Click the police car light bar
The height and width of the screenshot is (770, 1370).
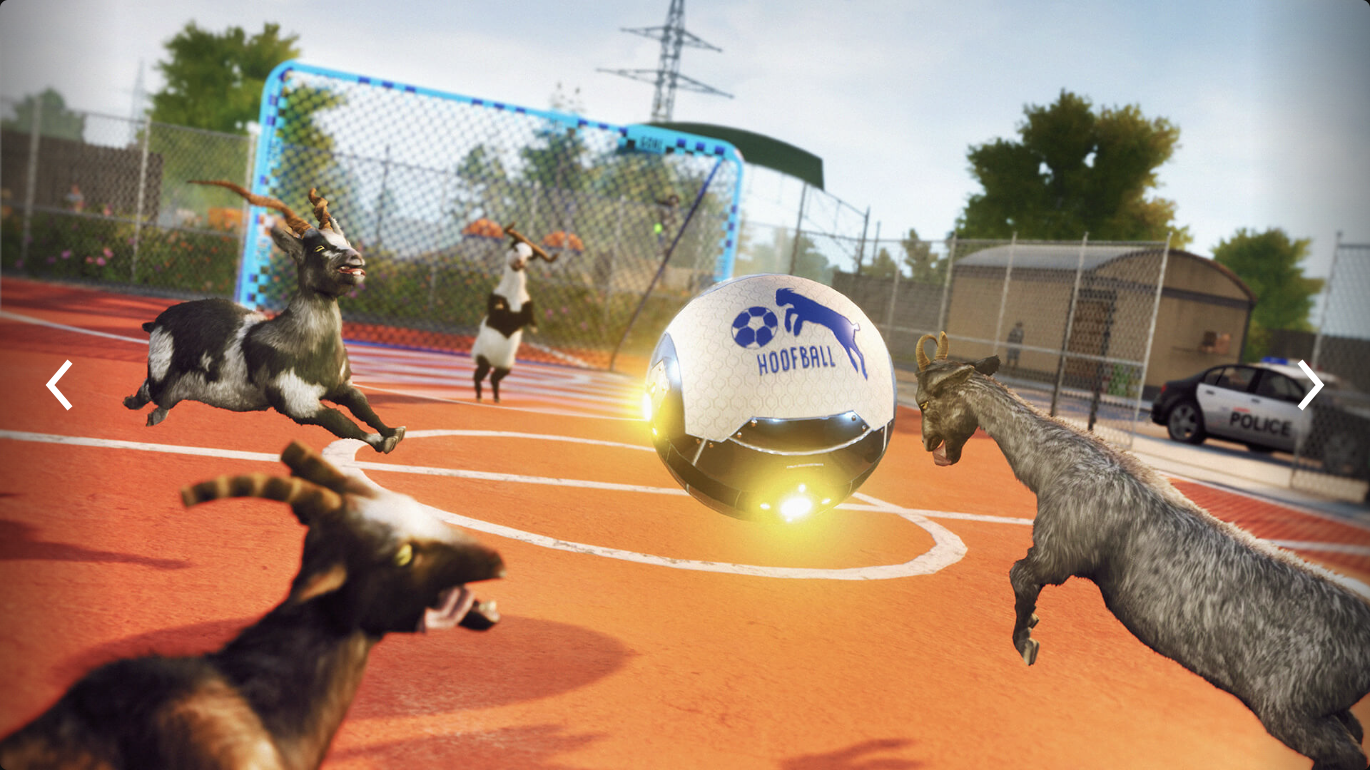[x=1274, y=360]
